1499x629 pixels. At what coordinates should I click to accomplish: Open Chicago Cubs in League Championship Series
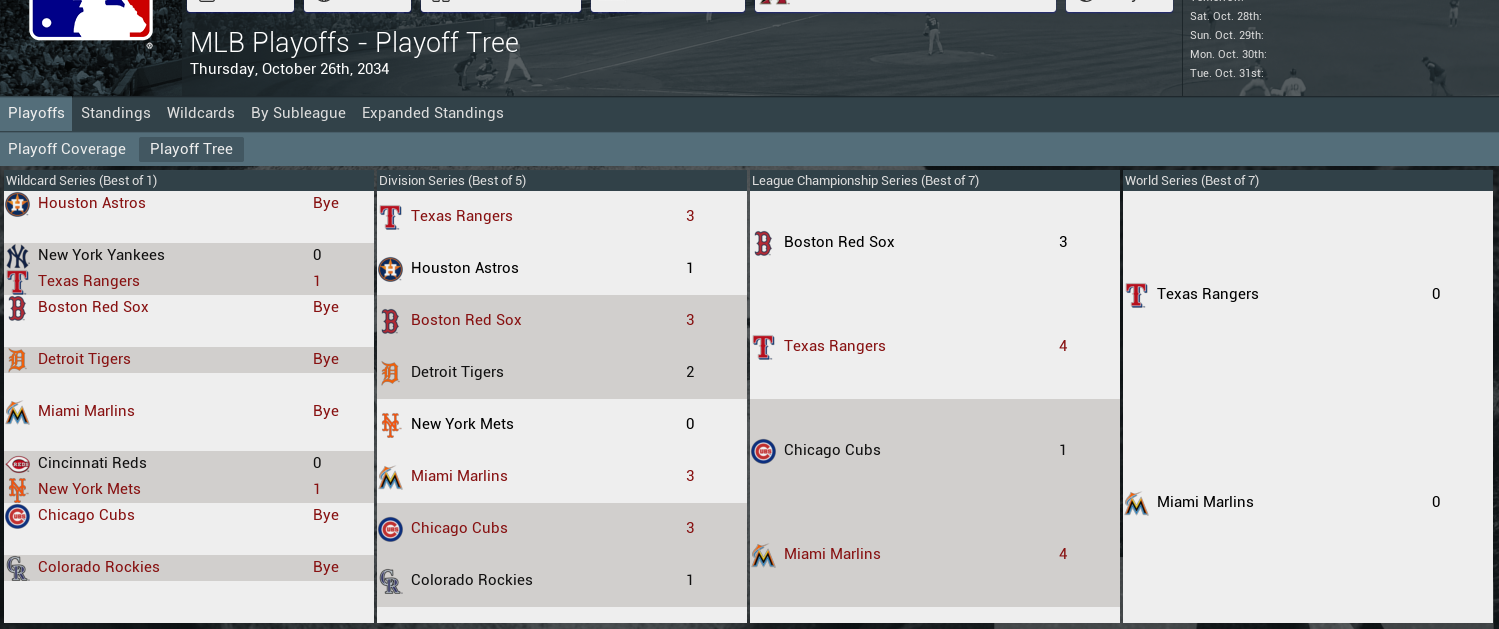coord(832,450)
